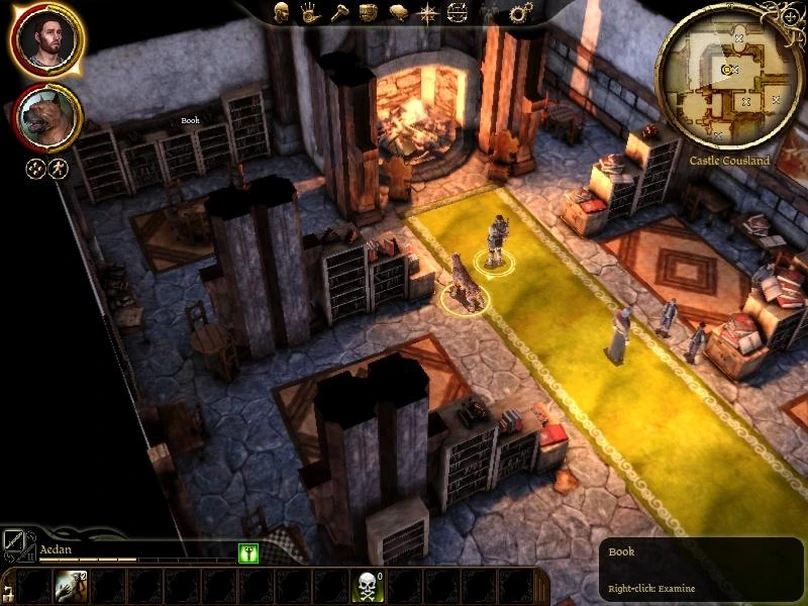The width and height of the screenshot is (808, 606).
Task: Open the tactics circular arrows icon
Action: tap(457, 13)
